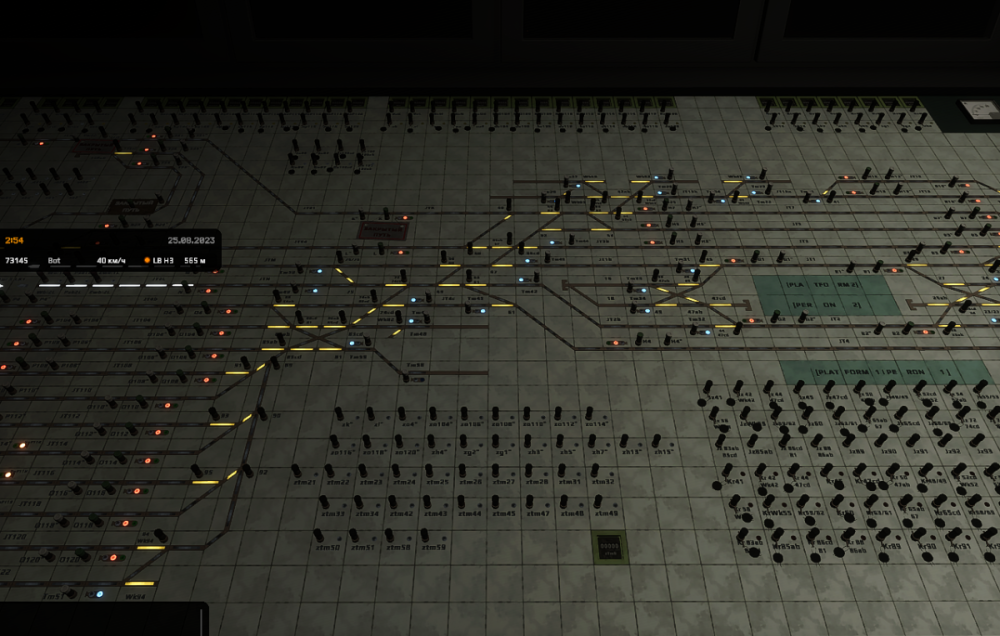
Task: Push the Kr41 button
Action: coord(729,470)
